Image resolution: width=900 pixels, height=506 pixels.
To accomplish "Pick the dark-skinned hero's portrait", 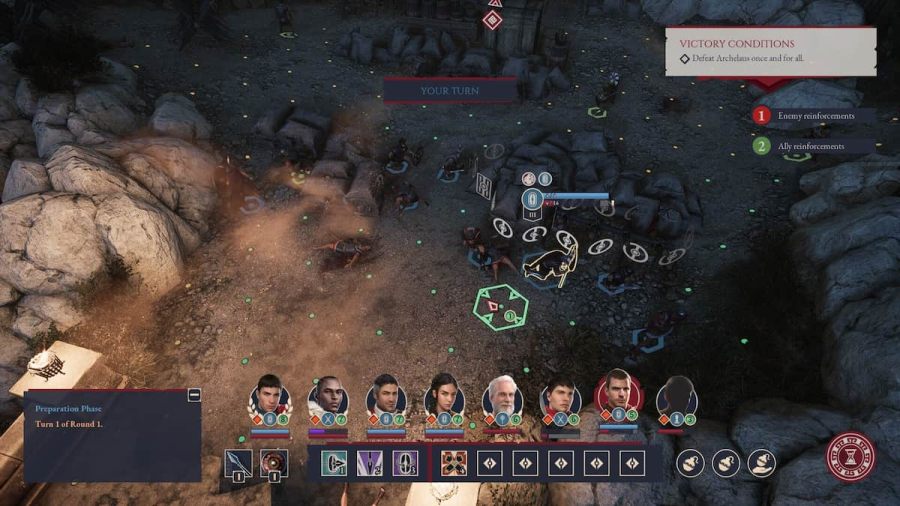I will (327, 397).
